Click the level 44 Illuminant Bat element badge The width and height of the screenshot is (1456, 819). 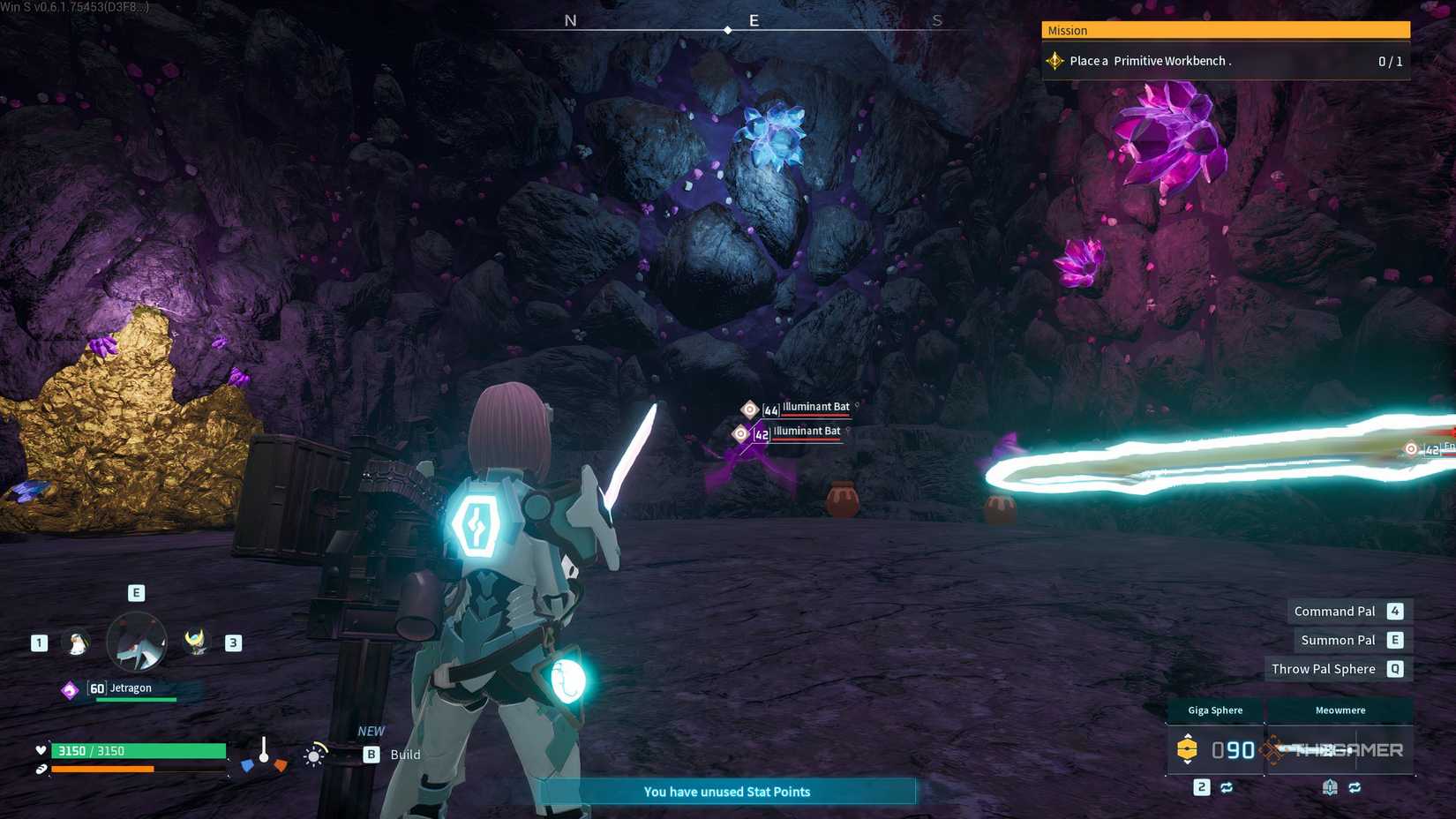[749, 409]
